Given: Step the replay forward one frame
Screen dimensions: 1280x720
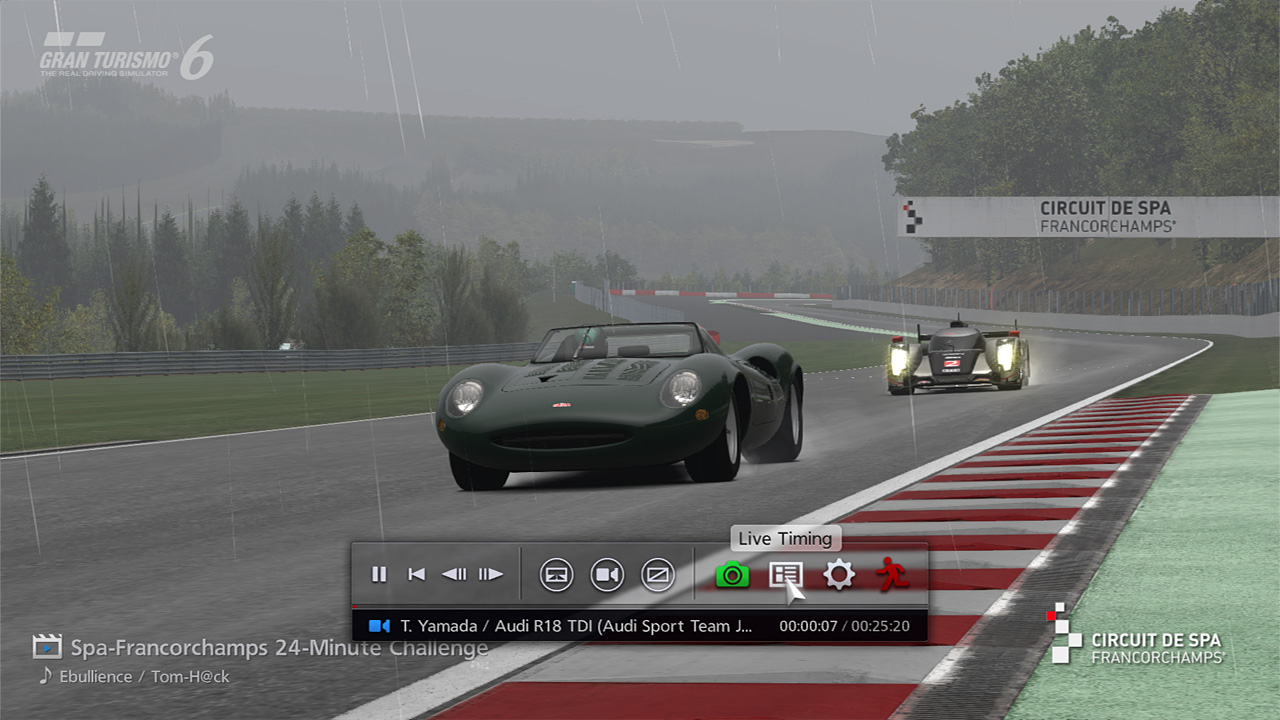Looking at the screenshot, I should tap(490, 574).
